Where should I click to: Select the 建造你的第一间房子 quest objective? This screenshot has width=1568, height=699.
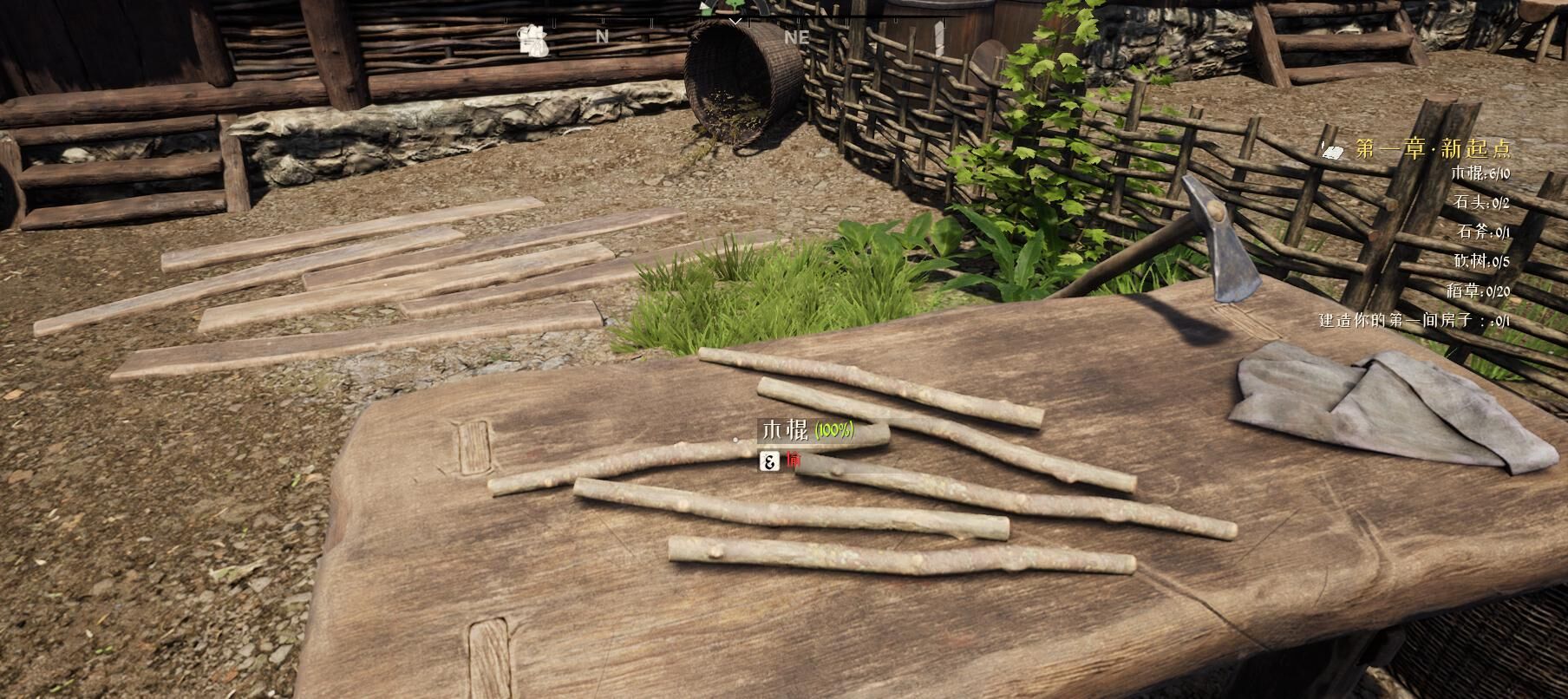coord(1414,321)
